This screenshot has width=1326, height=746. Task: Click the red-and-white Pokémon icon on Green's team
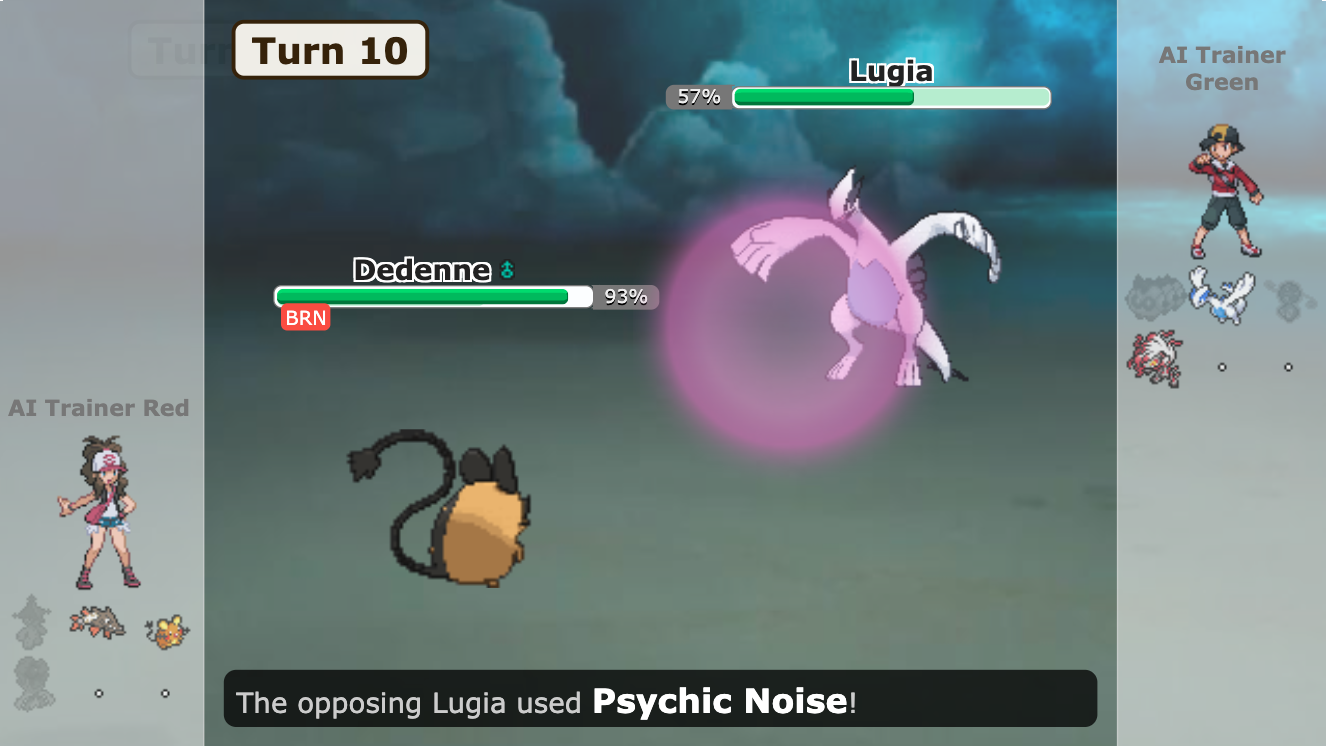1155,360
